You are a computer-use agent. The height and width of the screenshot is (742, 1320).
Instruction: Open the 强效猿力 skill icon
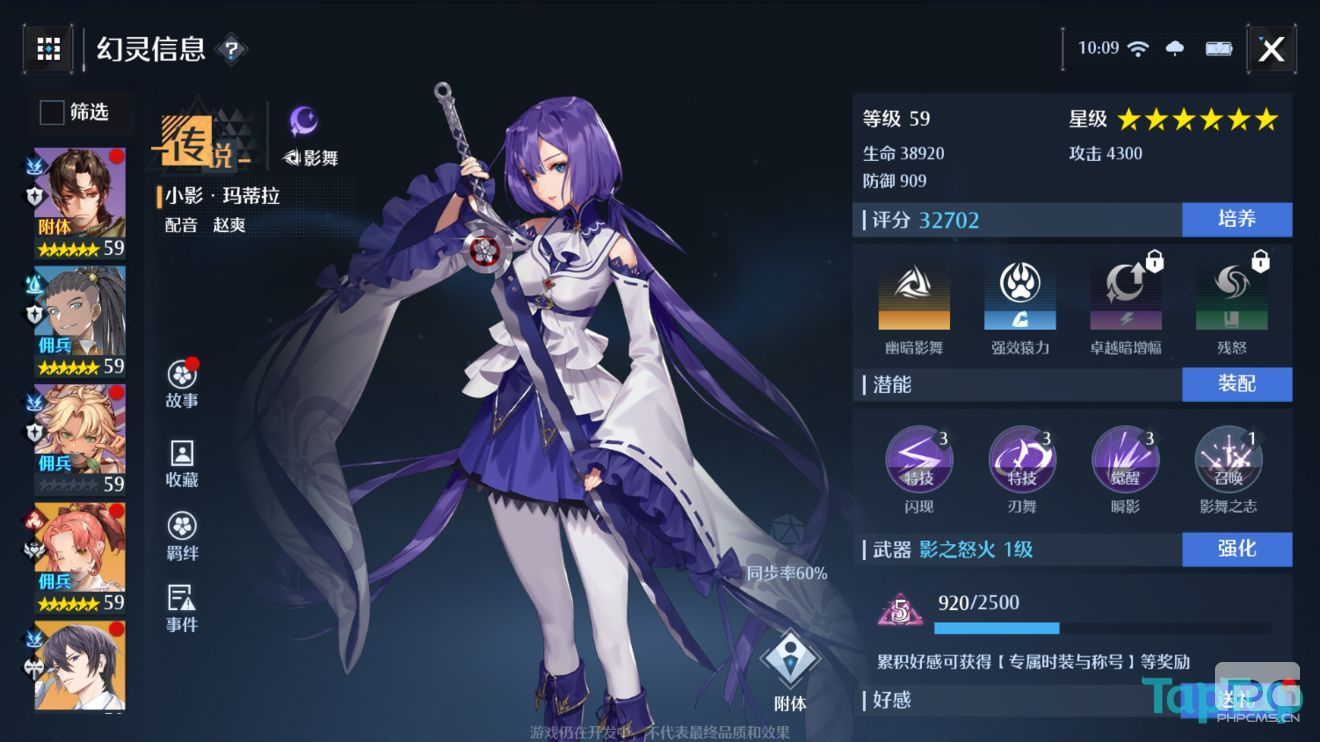pos(1019,295)
